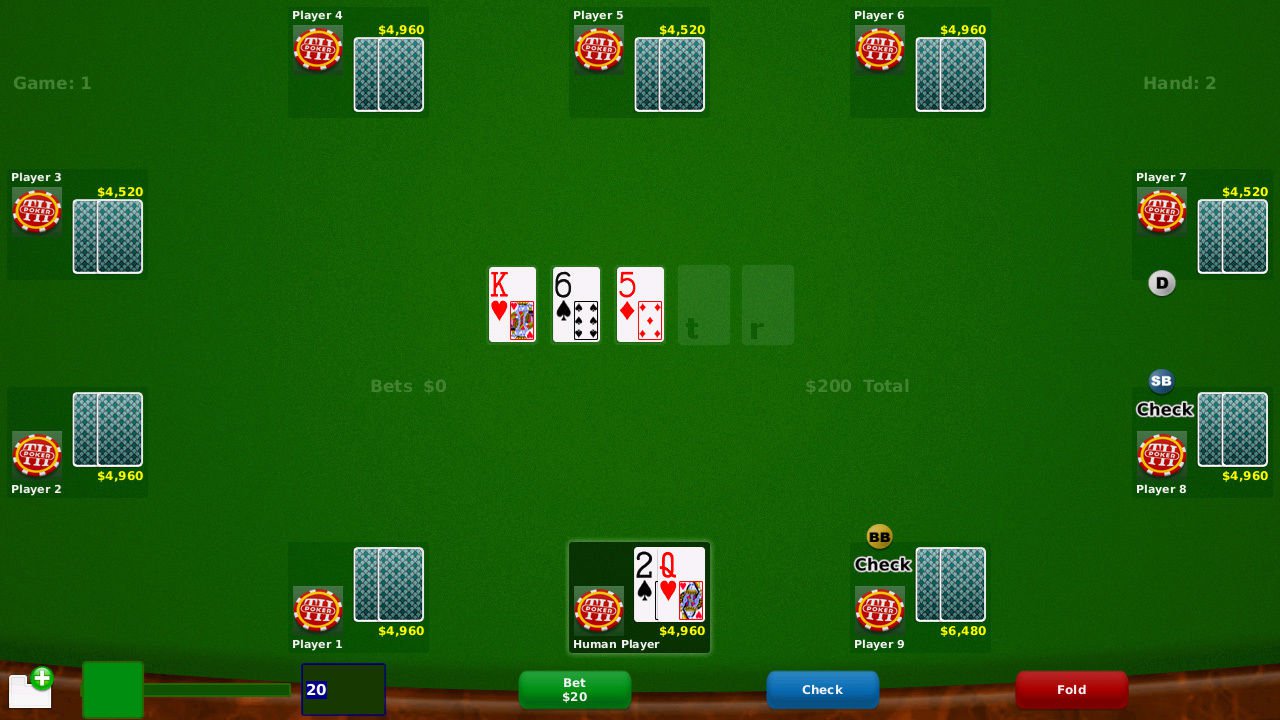This screenshot has width=1280, height=720.
Task: Click the 5 of Diamonds community card
Action: coord(640,304)
